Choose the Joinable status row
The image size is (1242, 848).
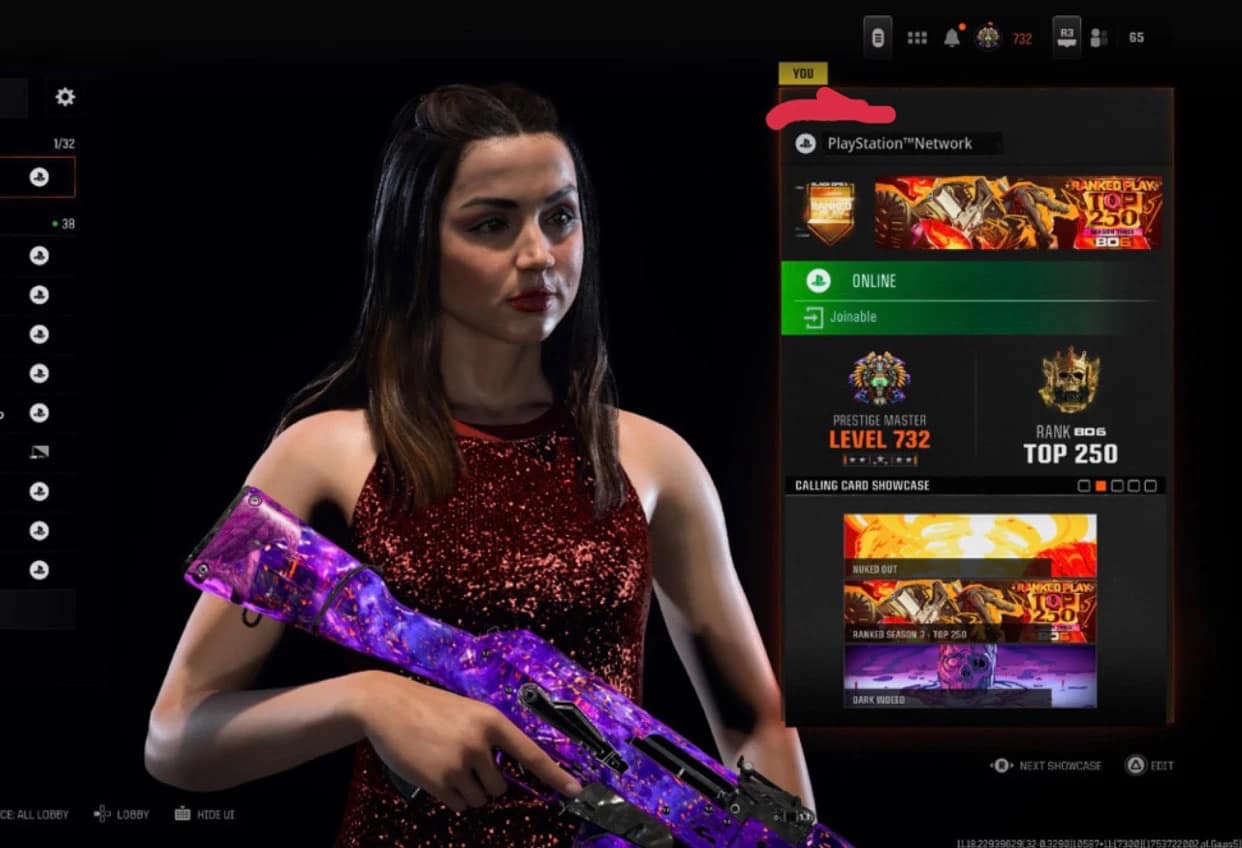click(x=970, y=317)
